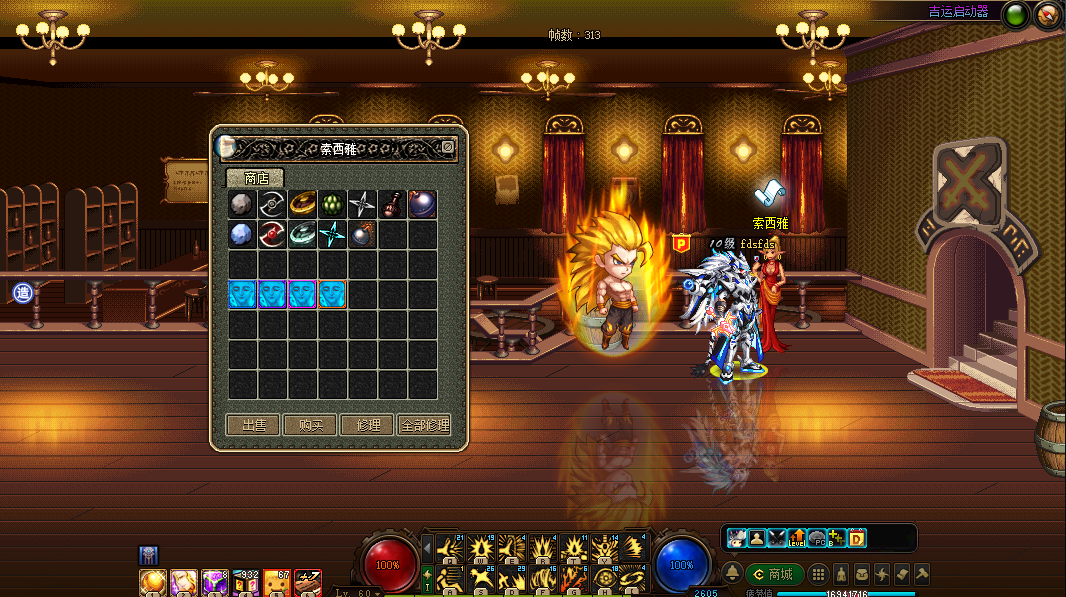Click the skill bar left arrow toggle
This screenshot has height=597, width=1066.
coord(428,548)
